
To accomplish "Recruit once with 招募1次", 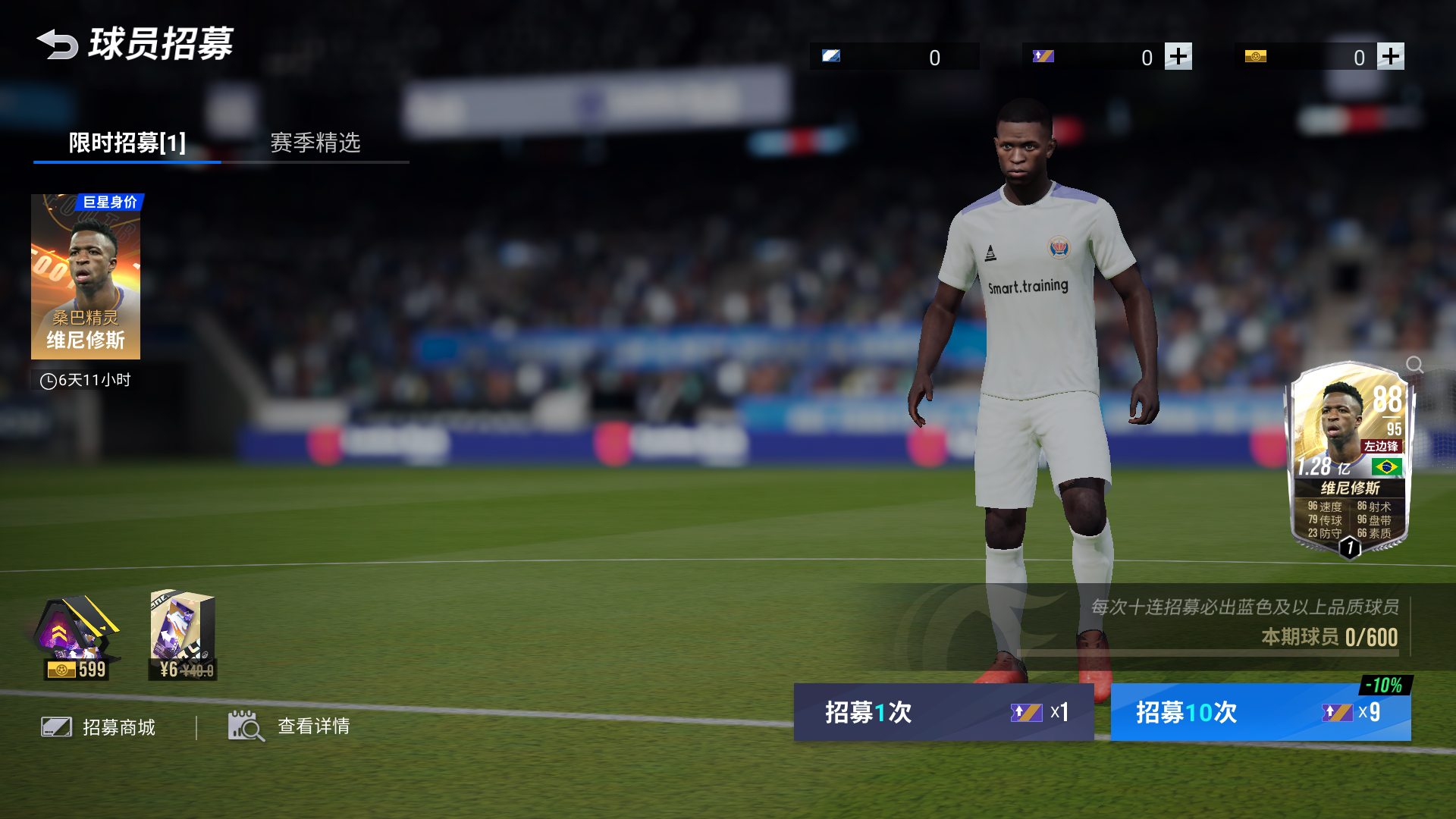I will tap(943, 712).
